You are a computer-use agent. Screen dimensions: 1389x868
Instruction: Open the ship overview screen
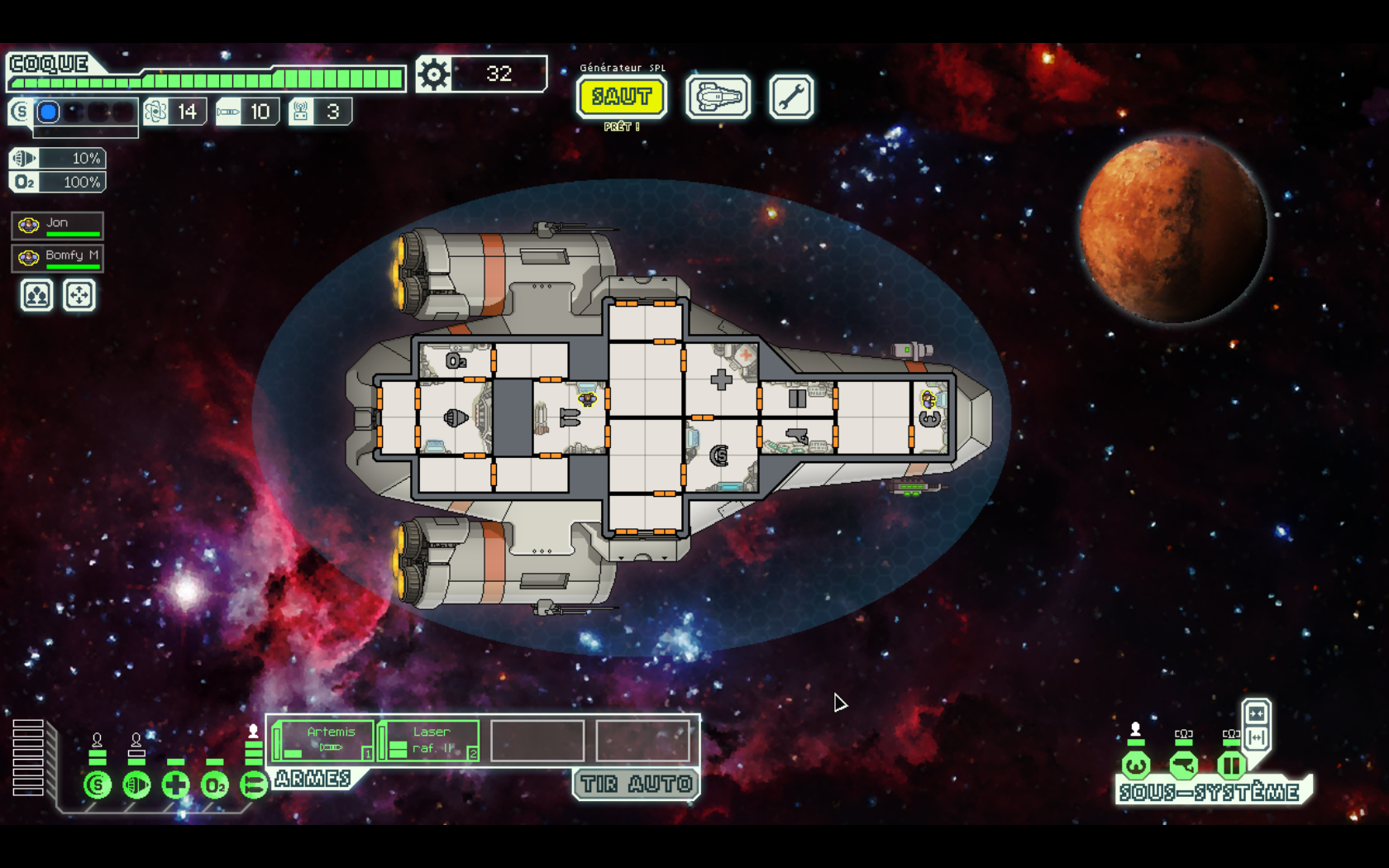718,98
